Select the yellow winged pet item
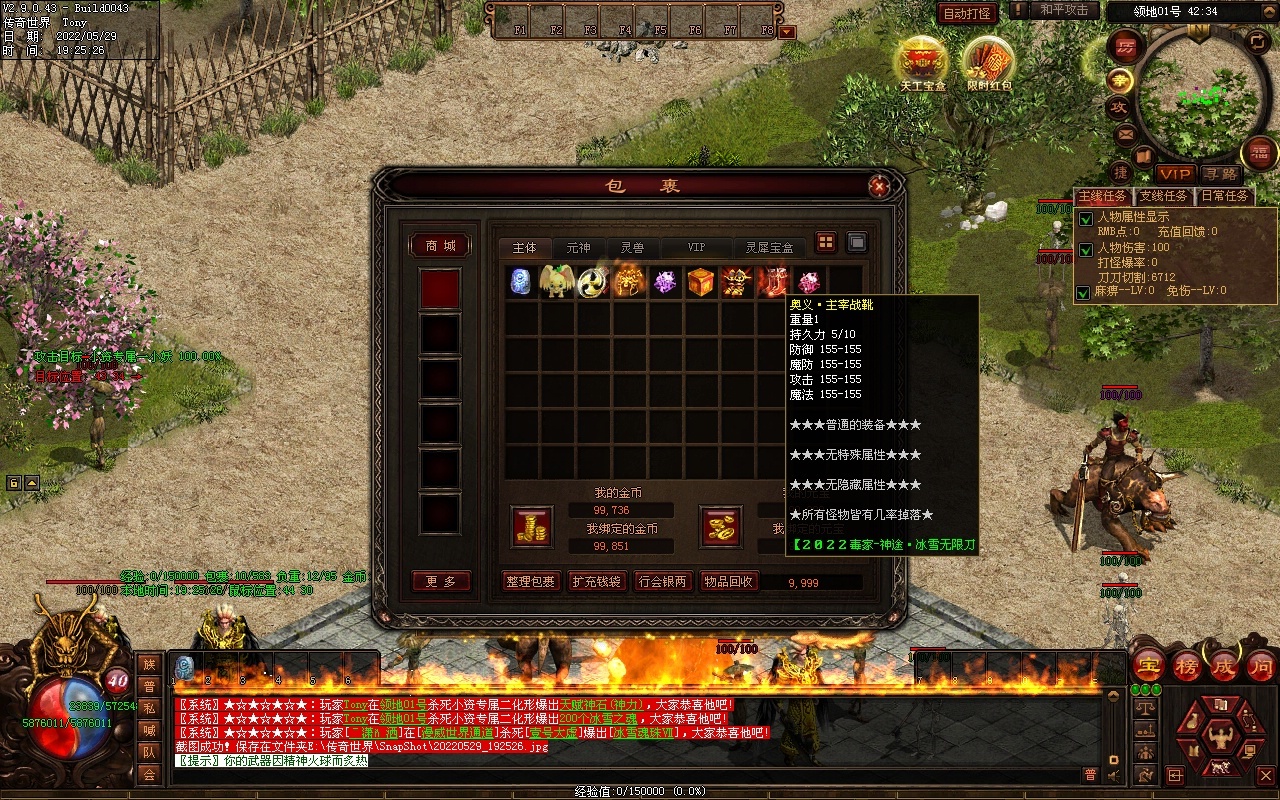Image resolution: width=1280 pixels, height=800 pixels. point(557,282)
